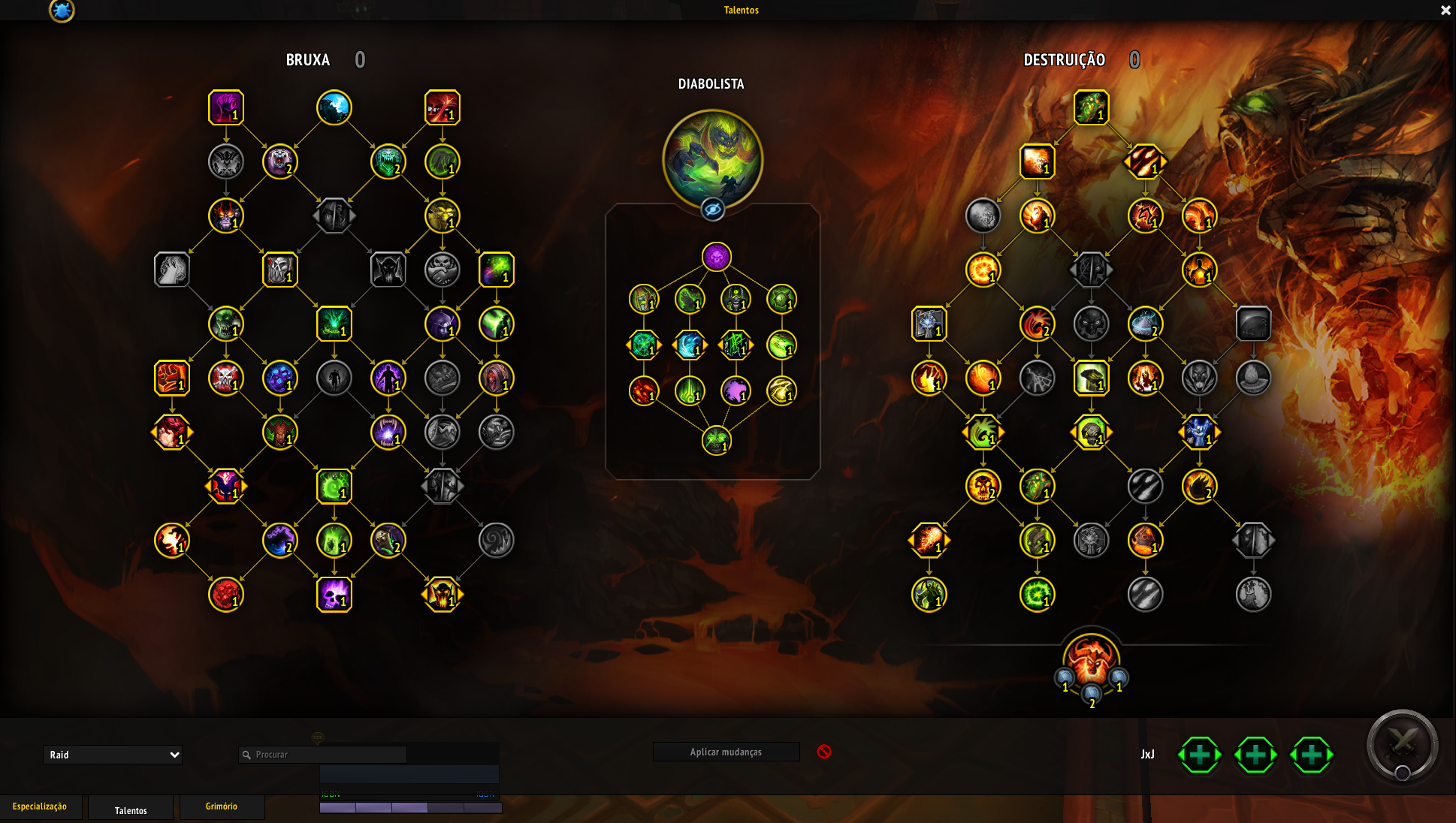The image size is (1456, 823).
Task: Select the purple skull talent in Diabolista tree
Action: [717, 257]
